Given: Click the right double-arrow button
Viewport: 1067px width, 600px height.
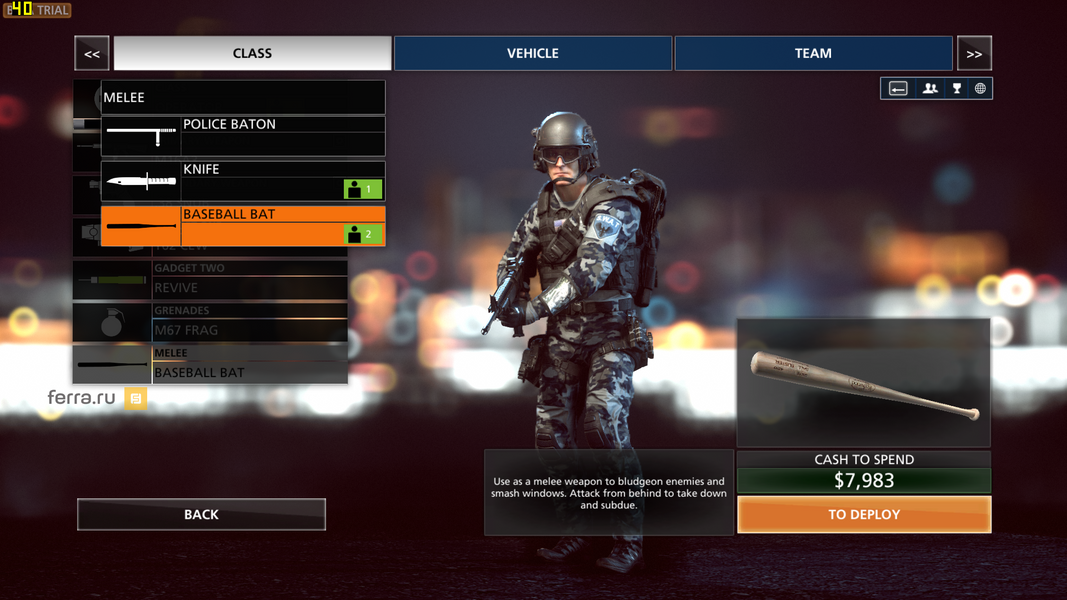Looking at the screenshot, I should coord(974,54).
